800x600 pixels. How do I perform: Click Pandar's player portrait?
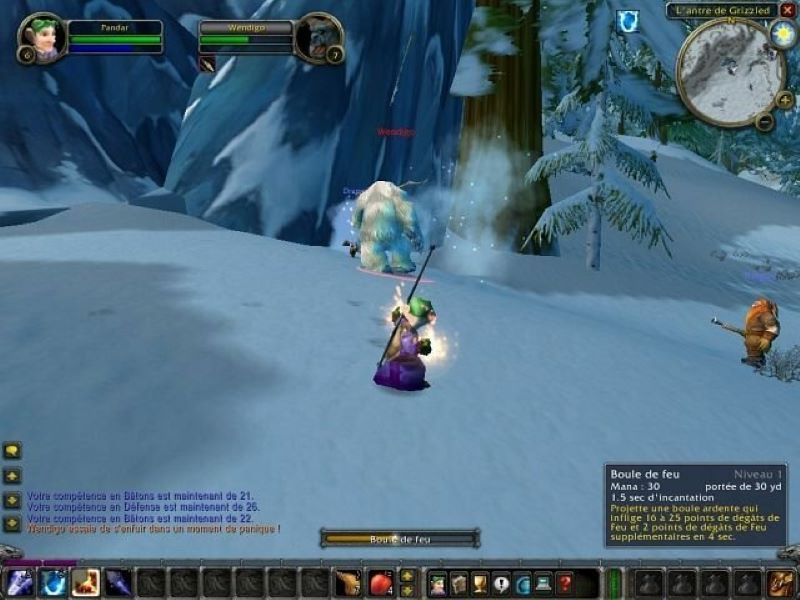pyautogui.click(x=42, y=38)
